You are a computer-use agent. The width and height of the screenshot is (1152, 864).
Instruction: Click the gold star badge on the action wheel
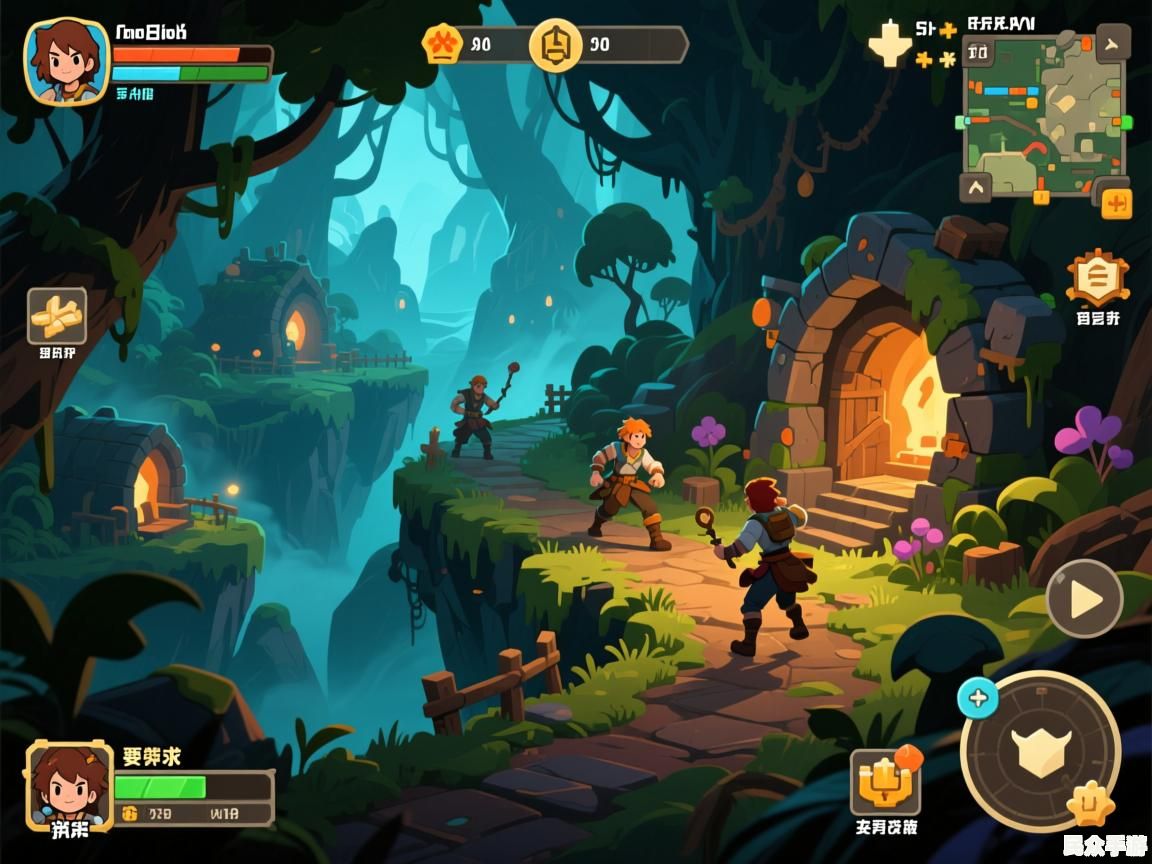coord(1089,803)
